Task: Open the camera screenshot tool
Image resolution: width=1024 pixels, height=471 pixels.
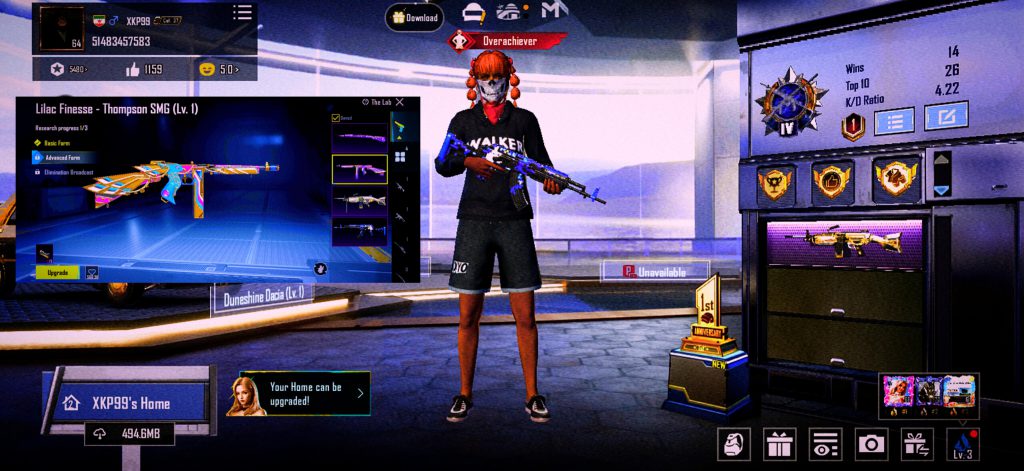Action: click(x=870, y=444)
